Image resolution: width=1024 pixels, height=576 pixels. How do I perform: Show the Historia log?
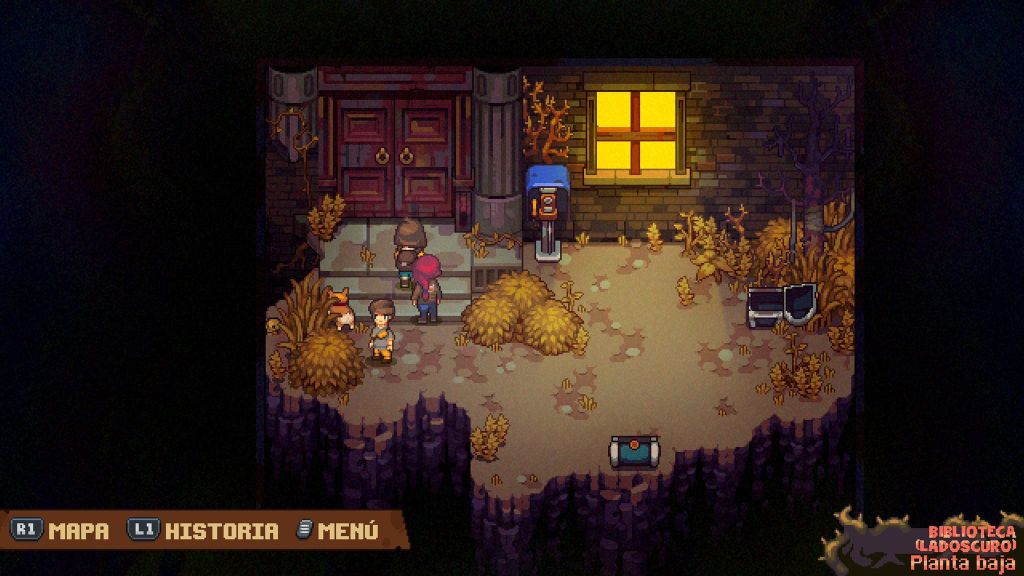(204, 530)
